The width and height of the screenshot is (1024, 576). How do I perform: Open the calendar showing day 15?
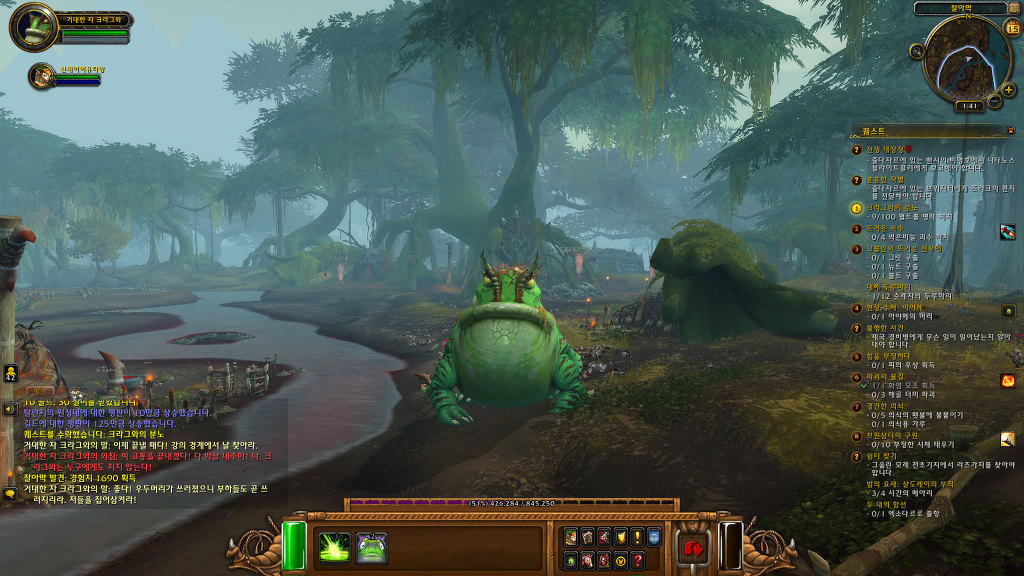[1011, 27]
